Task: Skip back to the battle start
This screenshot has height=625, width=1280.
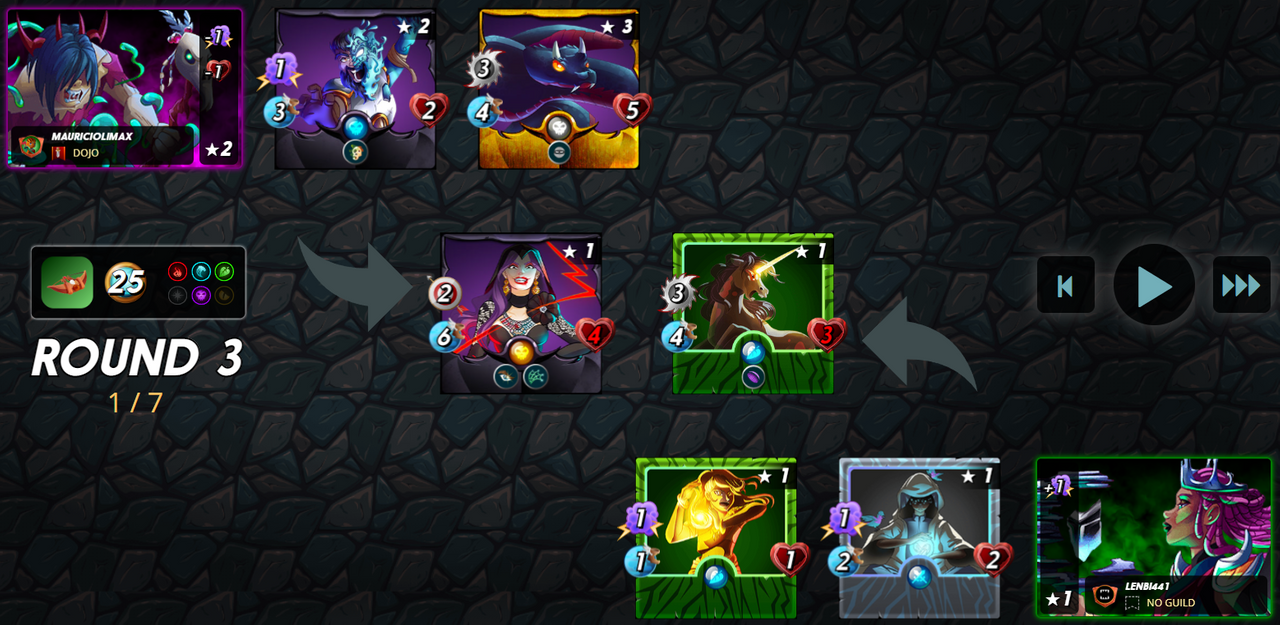Action: click(x=1065, y=285)
